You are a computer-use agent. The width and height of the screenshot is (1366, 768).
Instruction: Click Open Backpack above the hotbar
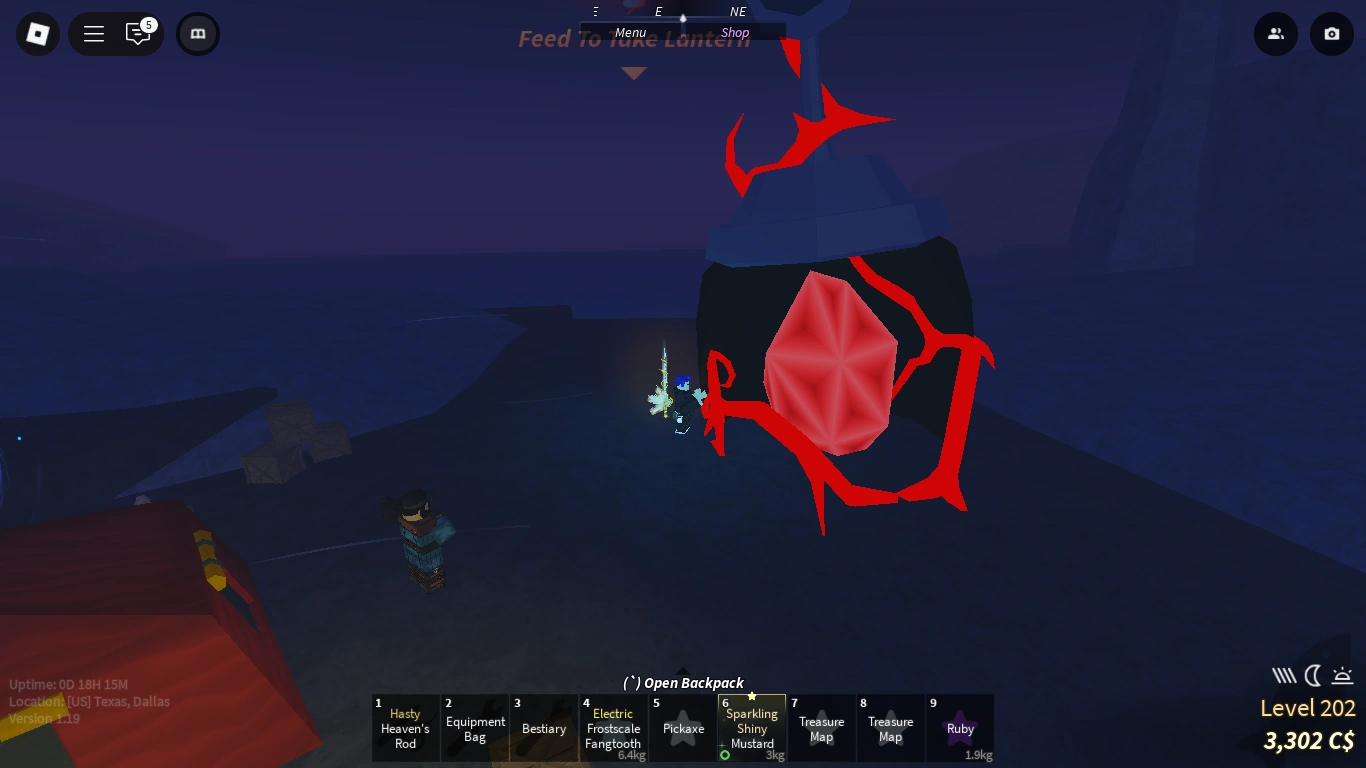coord(683,683)
